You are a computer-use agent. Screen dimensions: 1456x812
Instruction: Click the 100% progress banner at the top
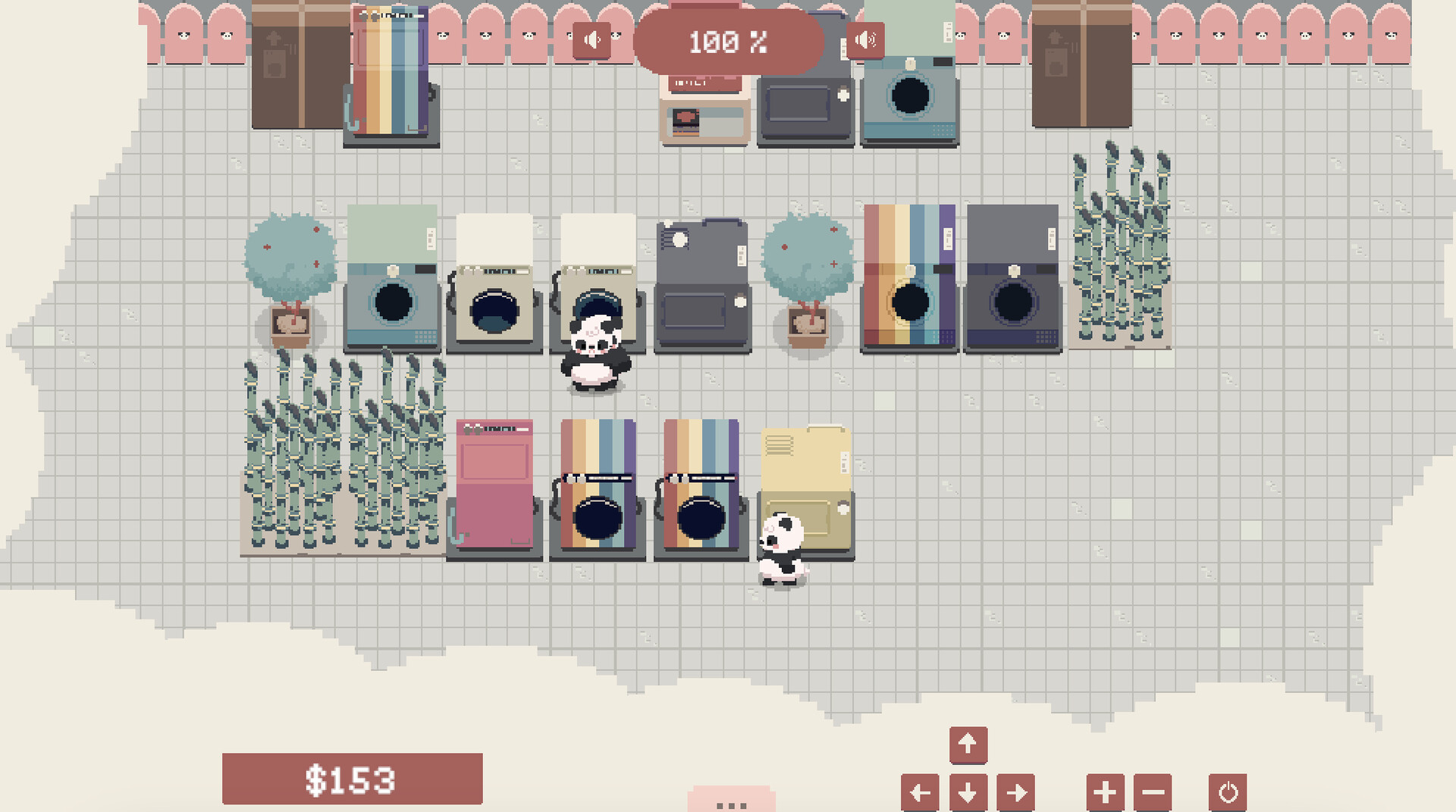click(x=730, y=42)
